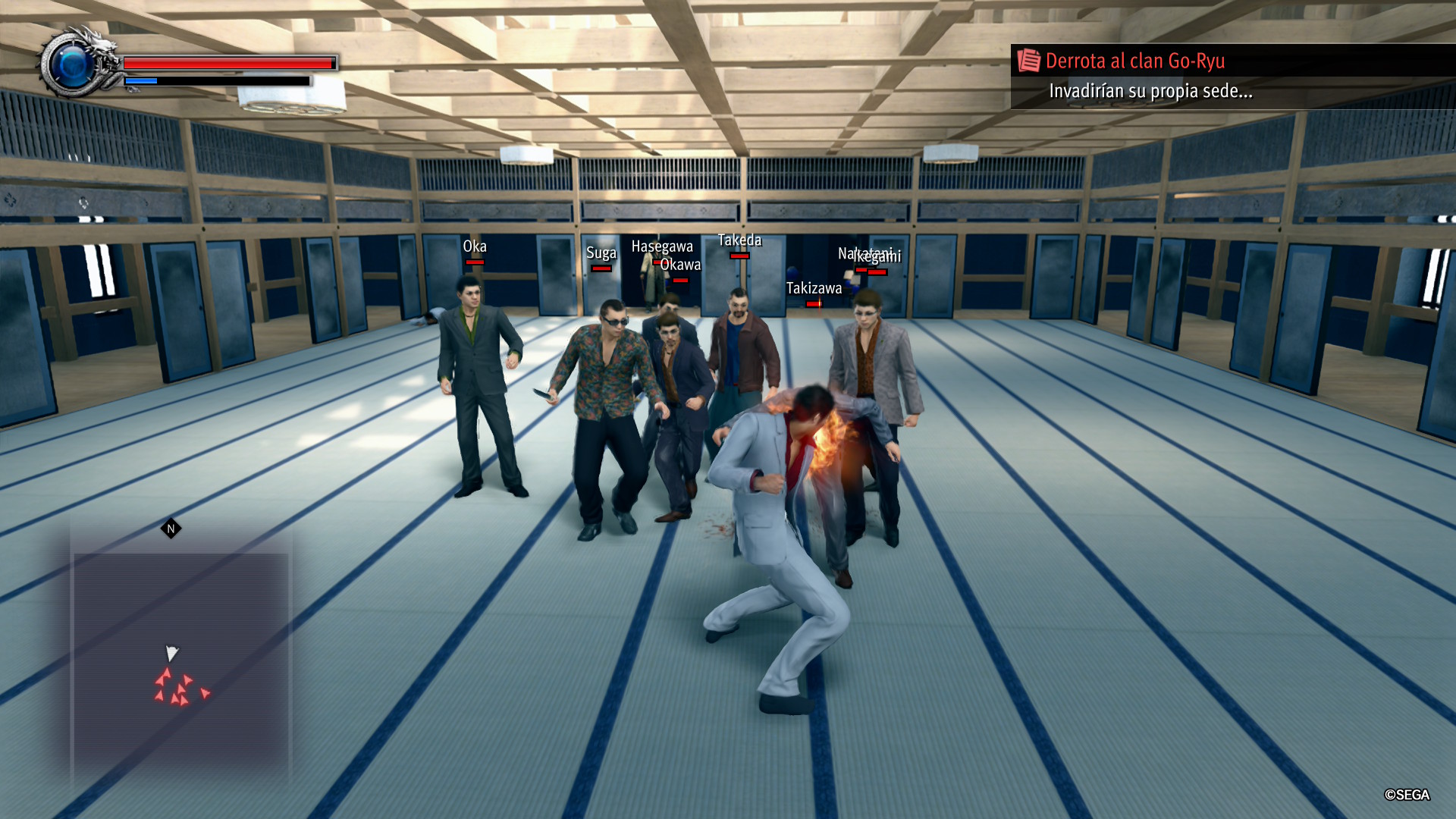Click the minimap's north compass marker

click(171, 529)
